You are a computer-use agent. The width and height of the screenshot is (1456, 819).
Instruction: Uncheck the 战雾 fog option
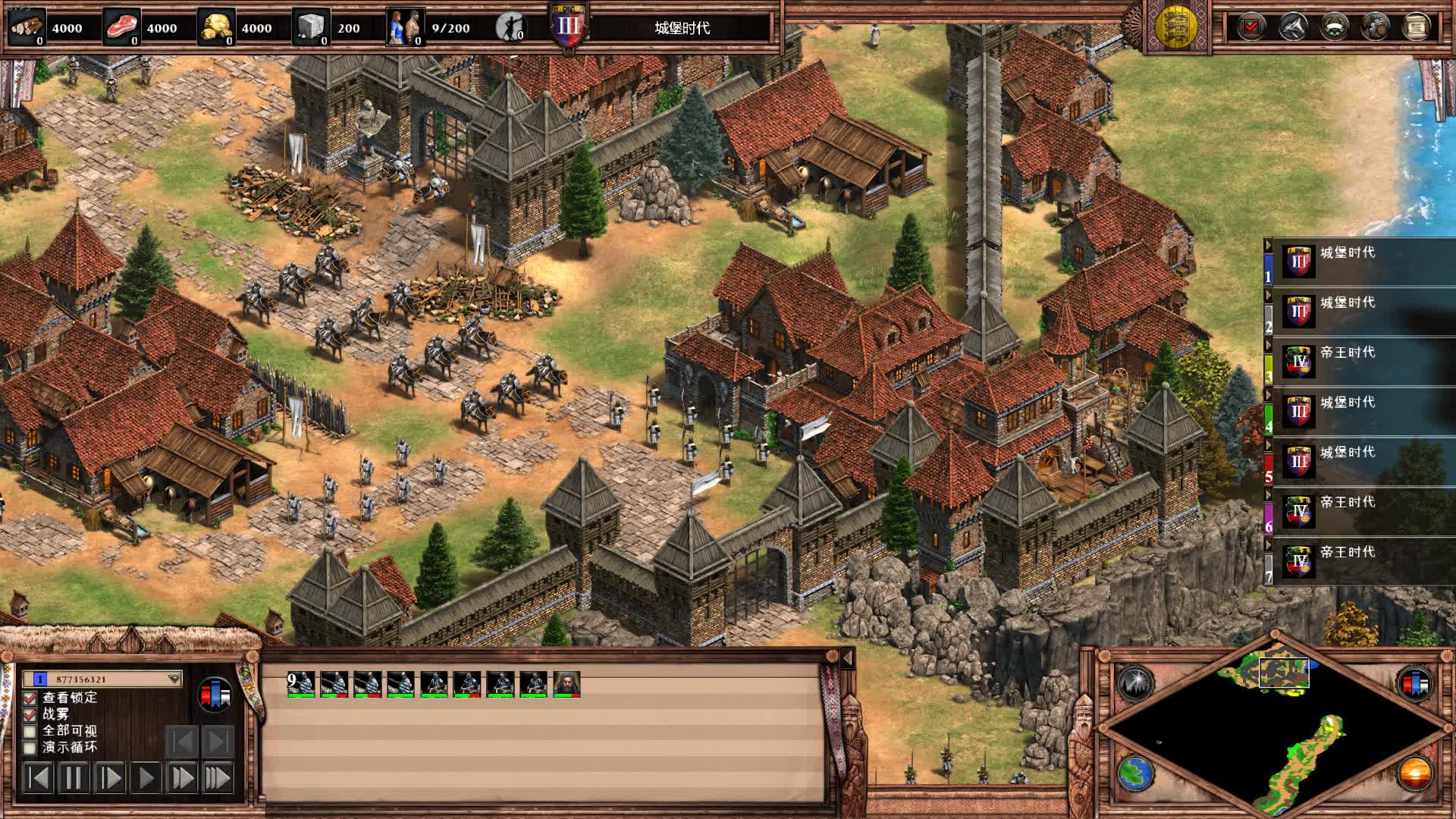coord(30,714)
